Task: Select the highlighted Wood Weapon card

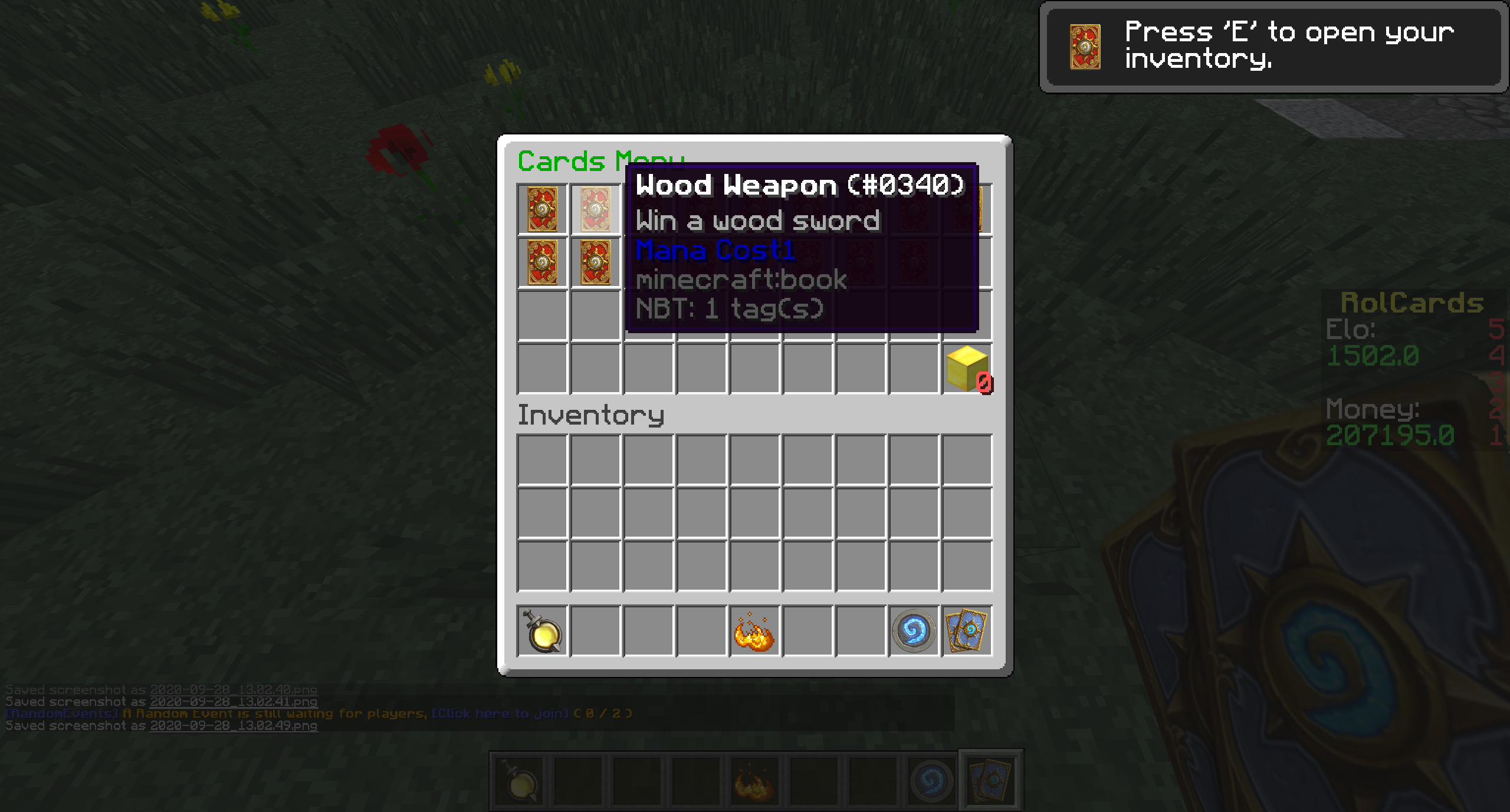Action: 595,209
